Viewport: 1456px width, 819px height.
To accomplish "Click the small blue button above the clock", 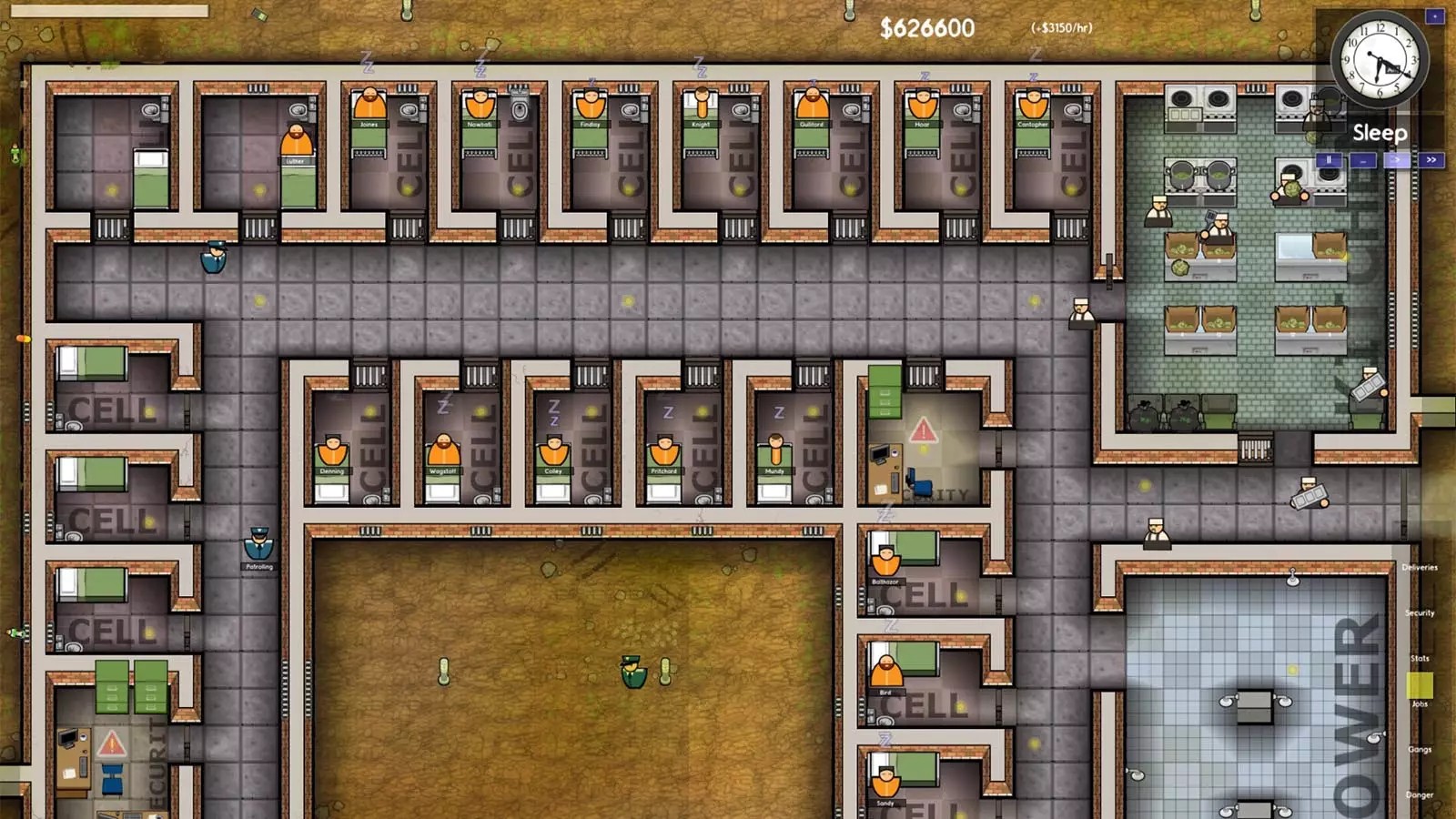I will click(x=1435, y=16).
